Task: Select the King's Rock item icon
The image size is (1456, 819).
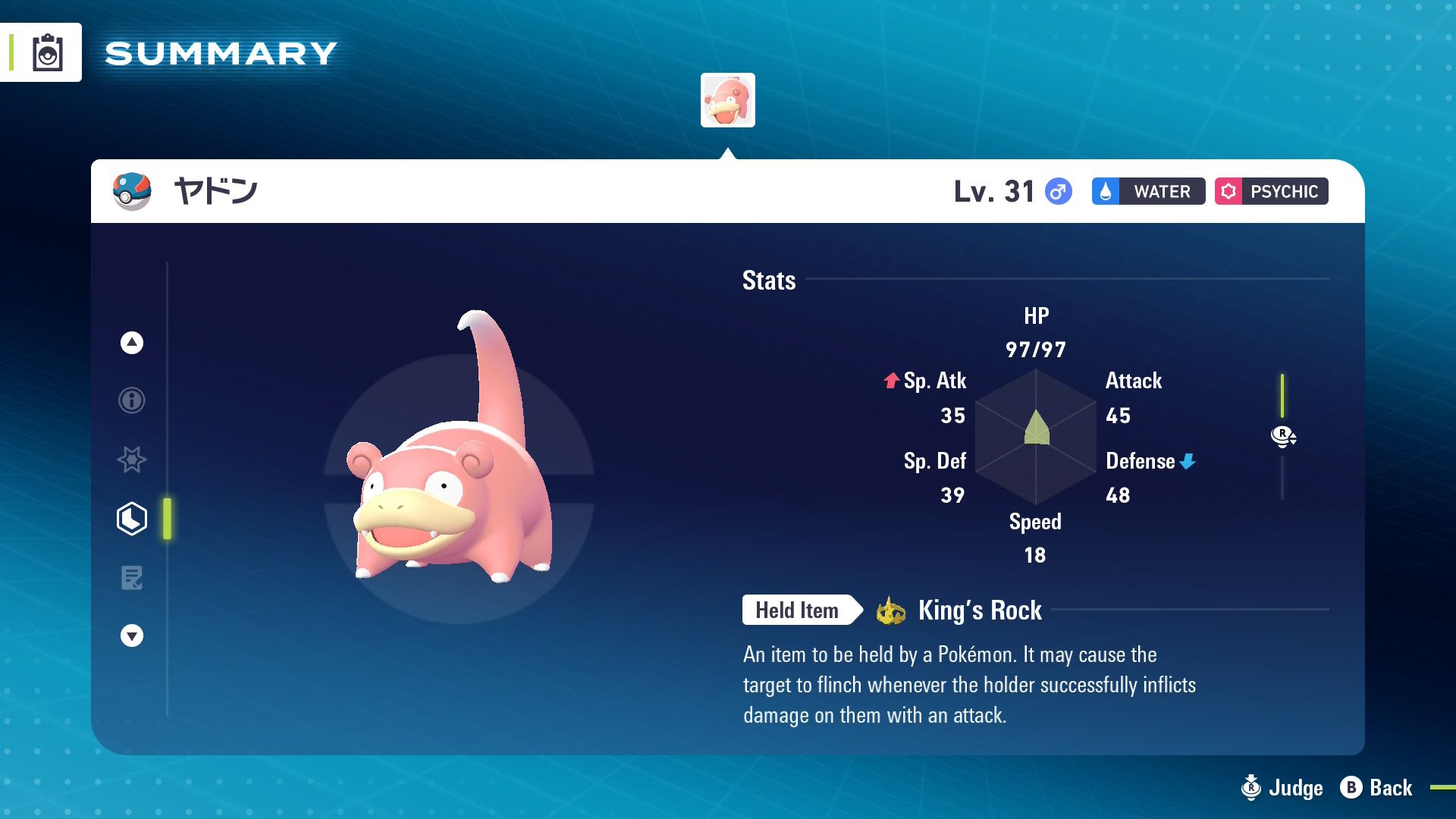Action: point(891,610)
